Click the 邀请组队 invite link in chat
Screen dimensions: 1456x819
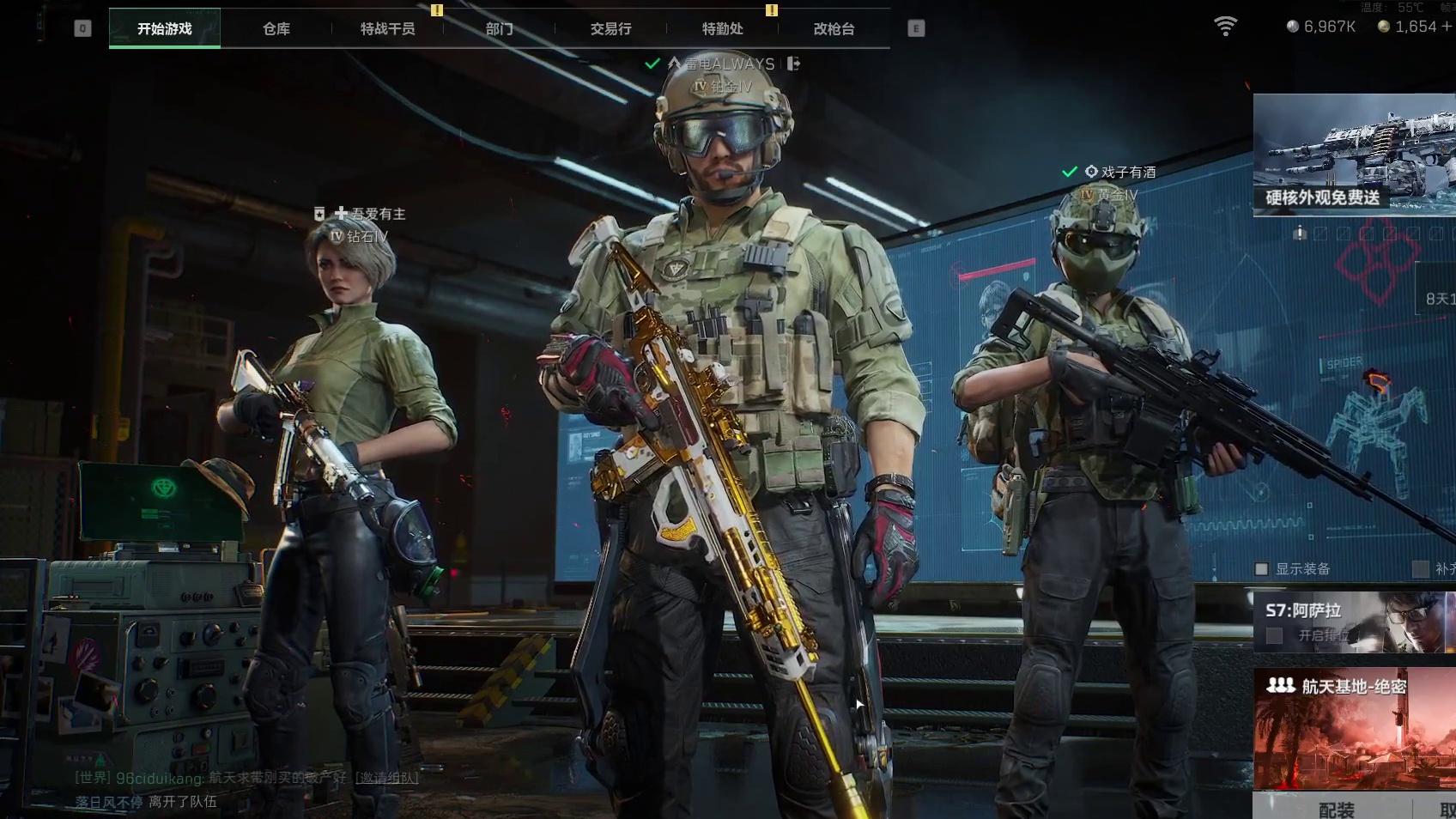(386, 778)
